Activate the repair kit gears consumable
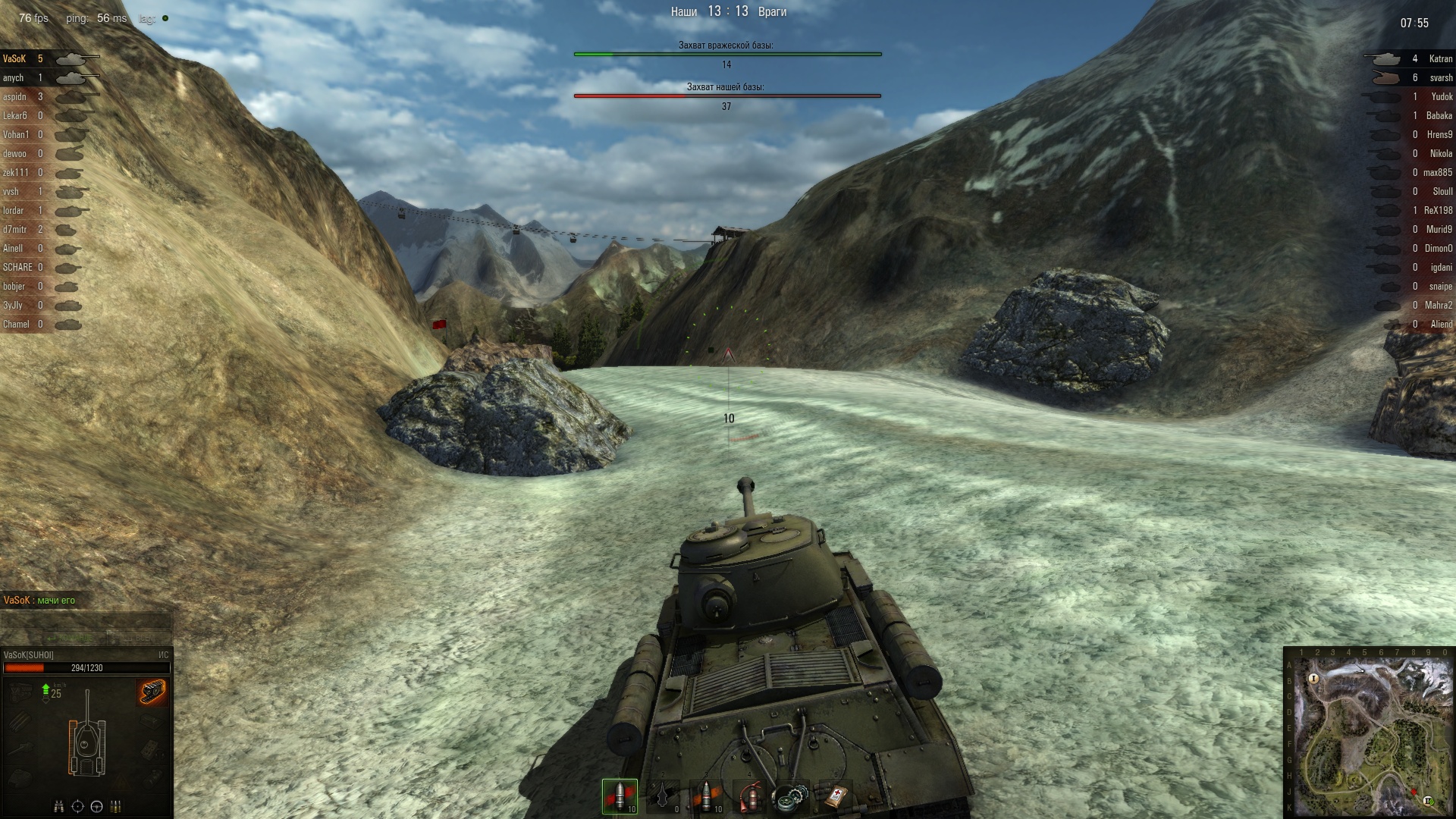This screenshot has width=1456, height=819. coord(789,796)
